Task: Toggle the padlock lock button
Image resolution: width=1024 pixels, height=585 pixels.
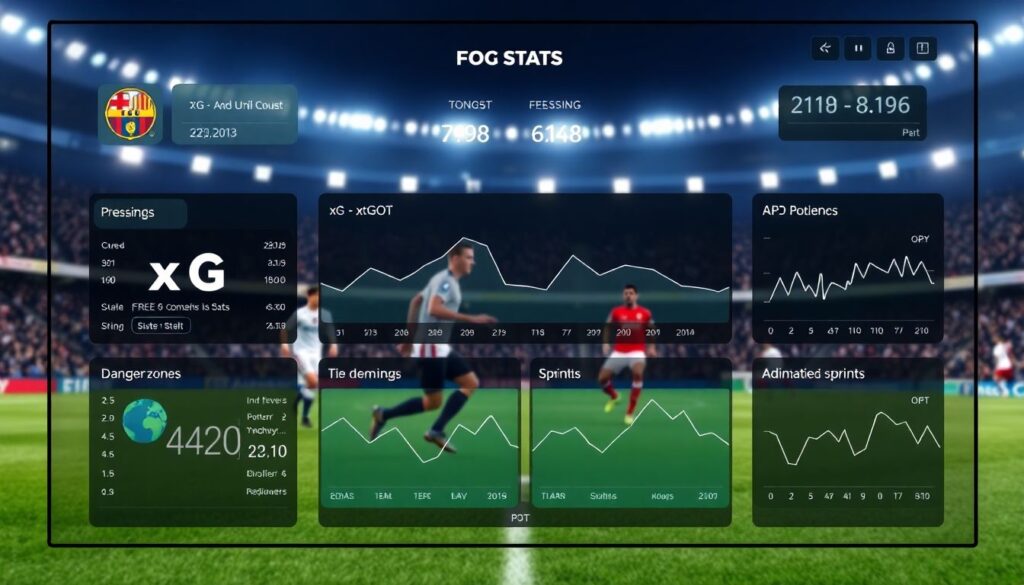Action: coord(889,47)
